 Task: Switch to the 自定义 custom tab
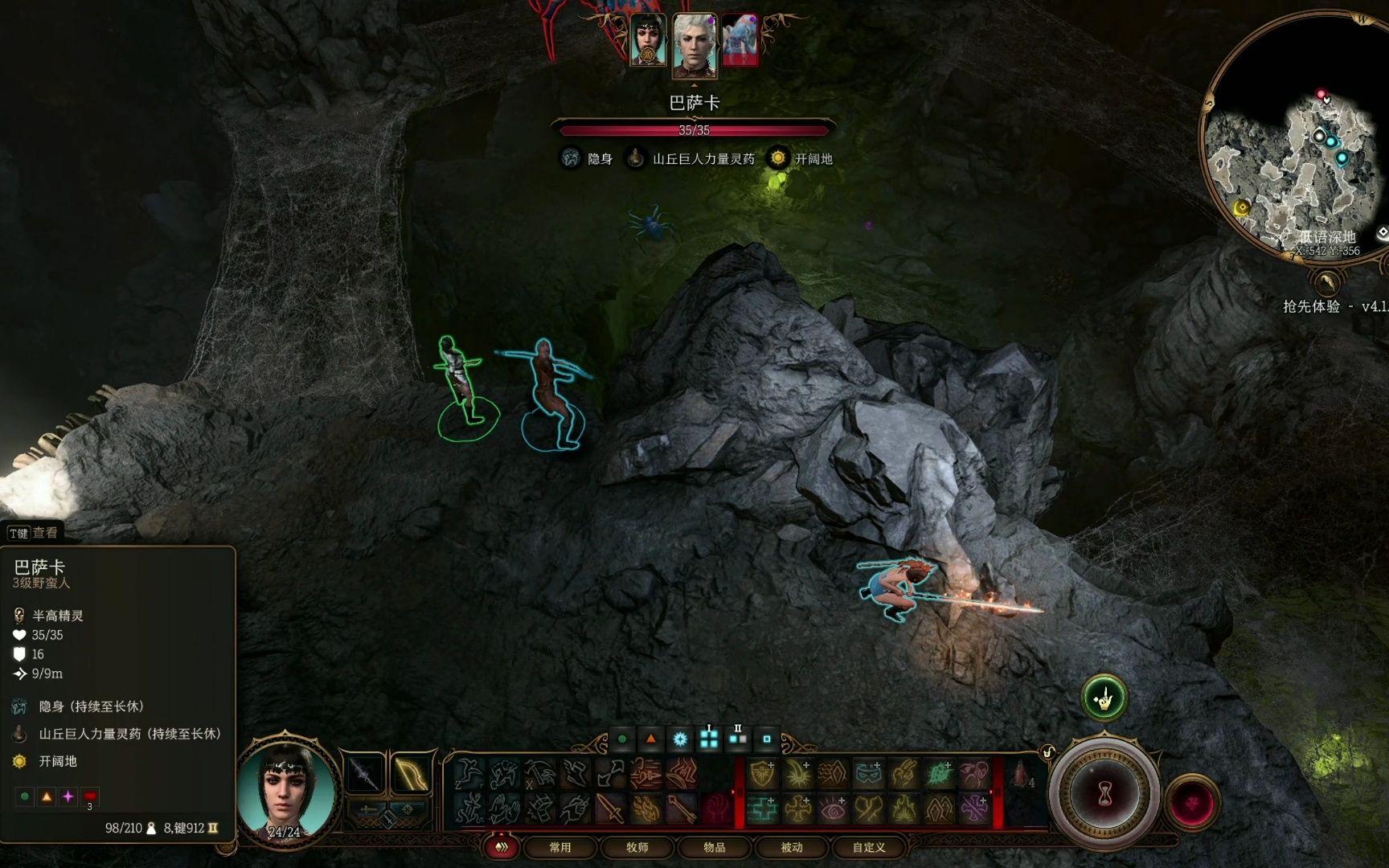[x=869, y=847]
